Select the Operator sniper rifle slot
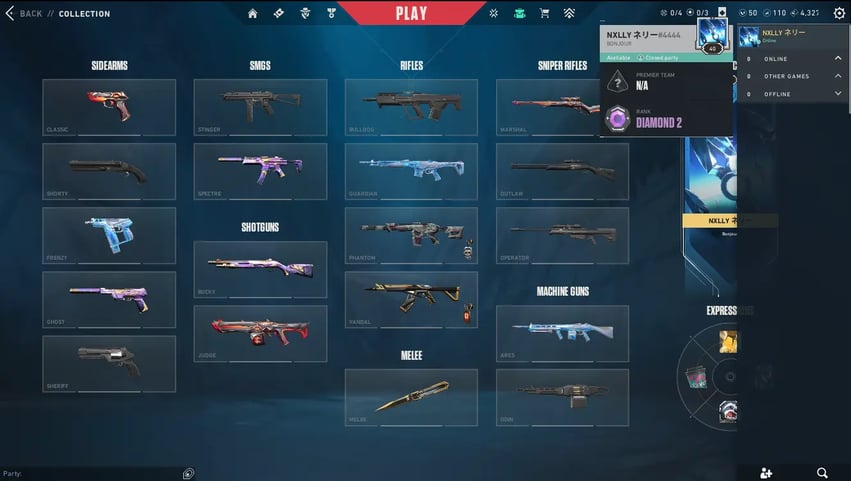Image resolution: width=851 pixels, height=481 pixels. click(x=562, y=235)
